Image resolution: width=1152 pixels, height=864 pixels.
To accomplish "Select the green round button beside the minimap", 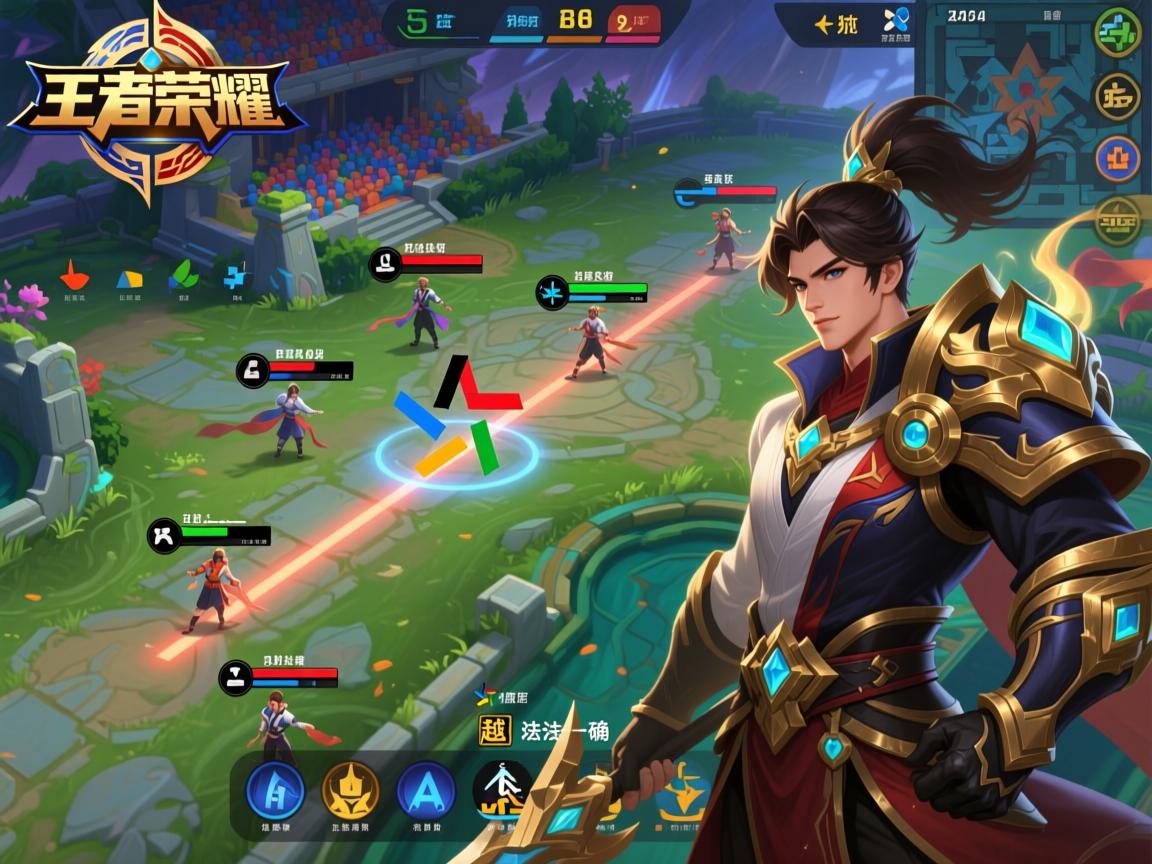I will tap(1118, 32).
